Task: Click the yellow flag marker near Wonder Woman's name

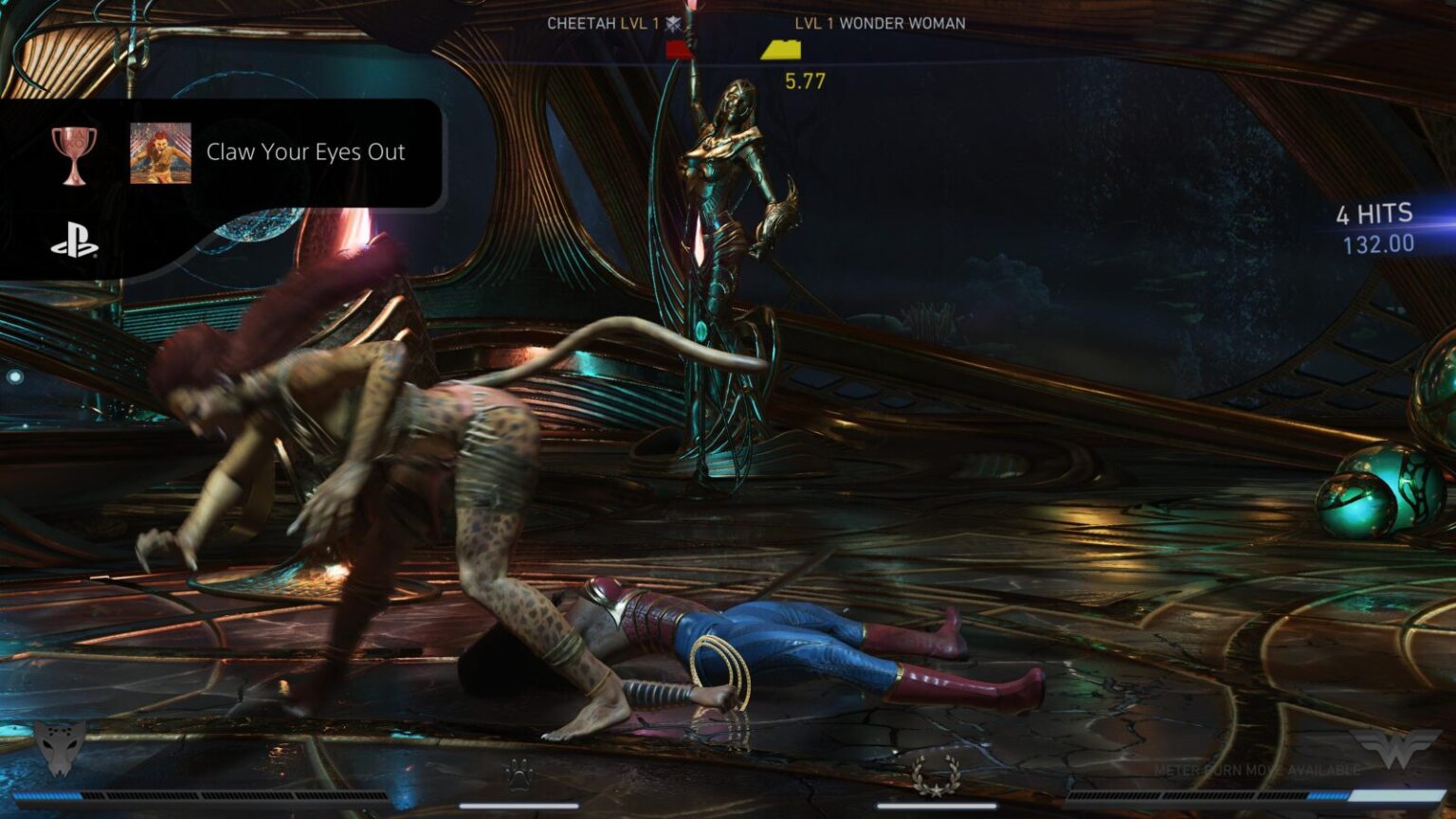Action: click(x=781, y=47)
